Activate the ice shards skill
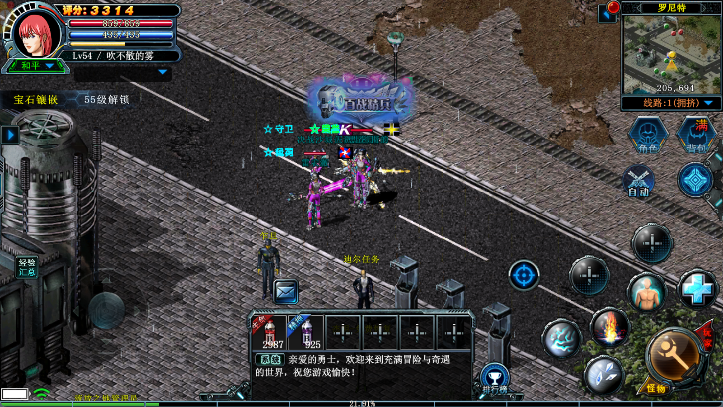This screenshot has width=723, height=407. 603,373
